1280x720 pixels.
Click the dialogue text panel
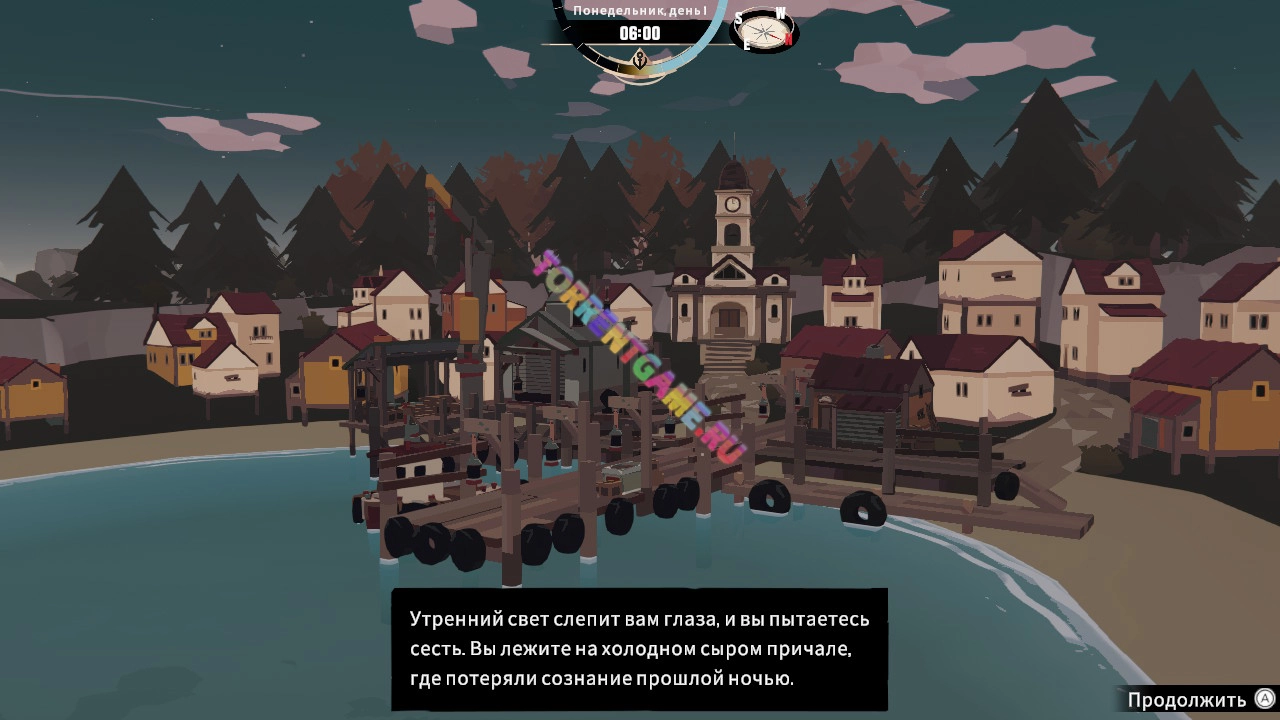640,648
